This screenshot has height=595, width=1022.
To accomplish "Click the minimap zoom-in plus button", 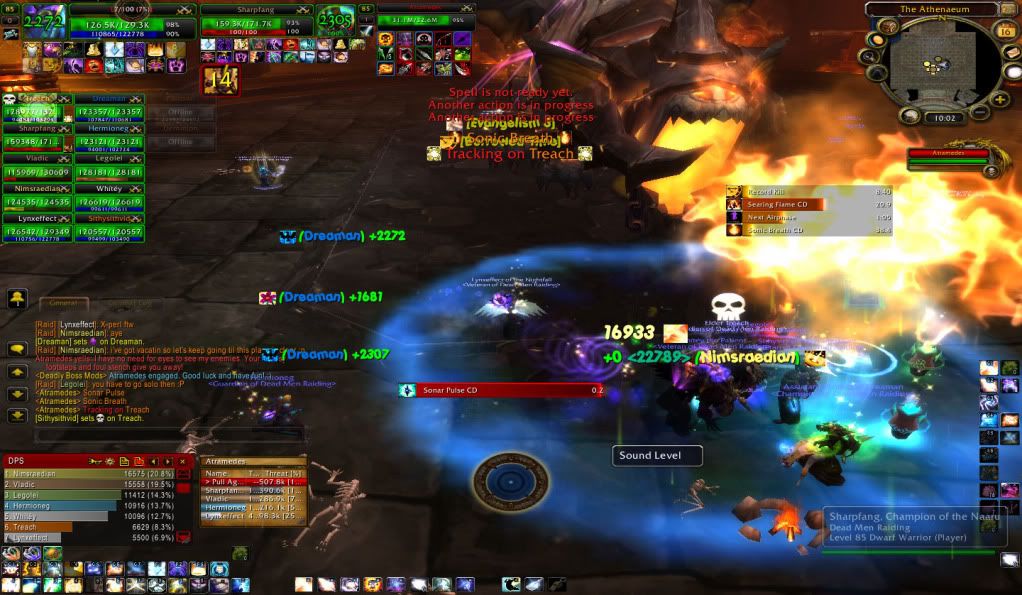I will 1000,99.
